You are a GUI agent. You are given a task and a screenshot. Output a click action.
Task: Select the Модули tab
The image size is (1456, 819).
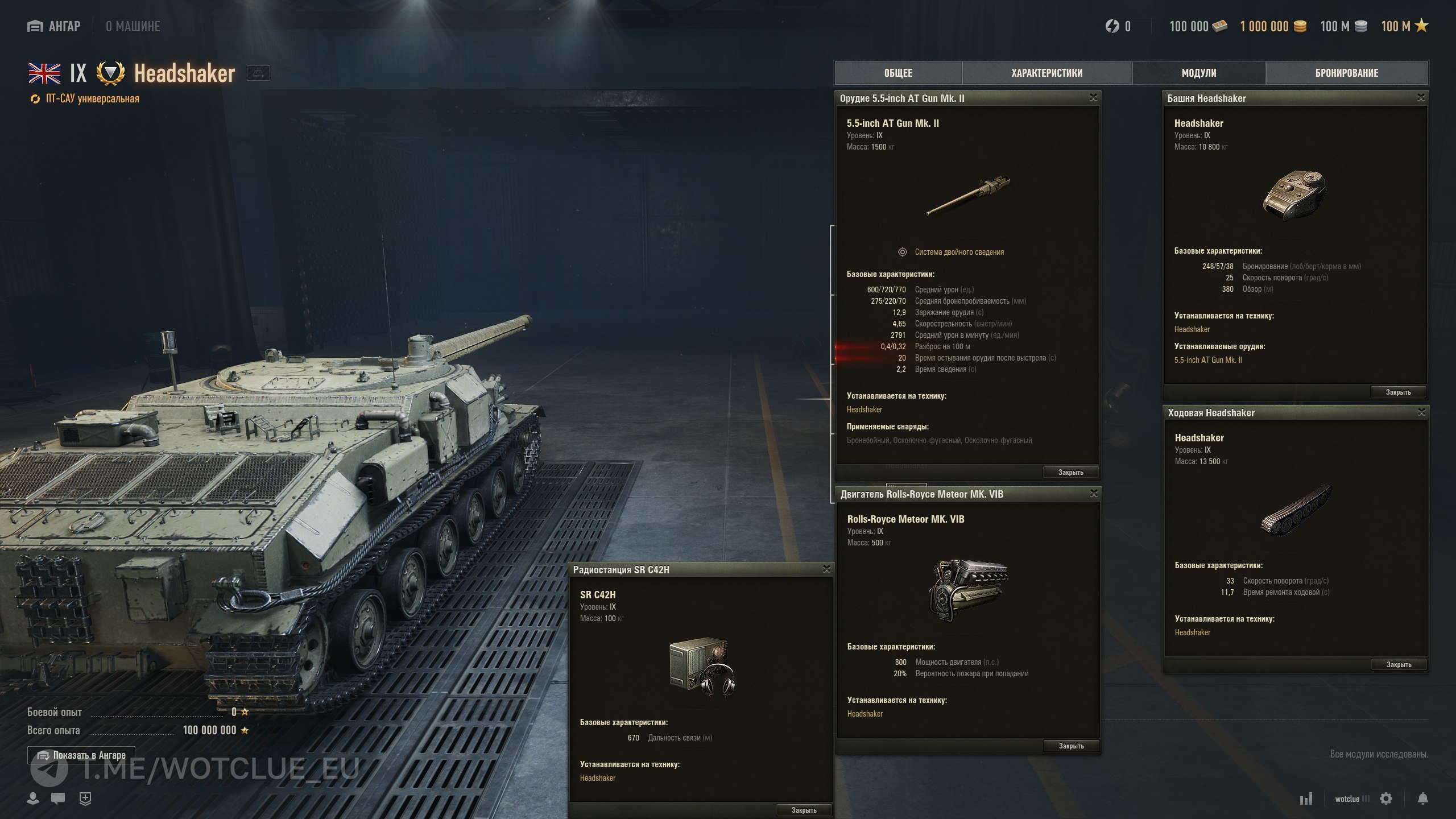pos(1199,73)
